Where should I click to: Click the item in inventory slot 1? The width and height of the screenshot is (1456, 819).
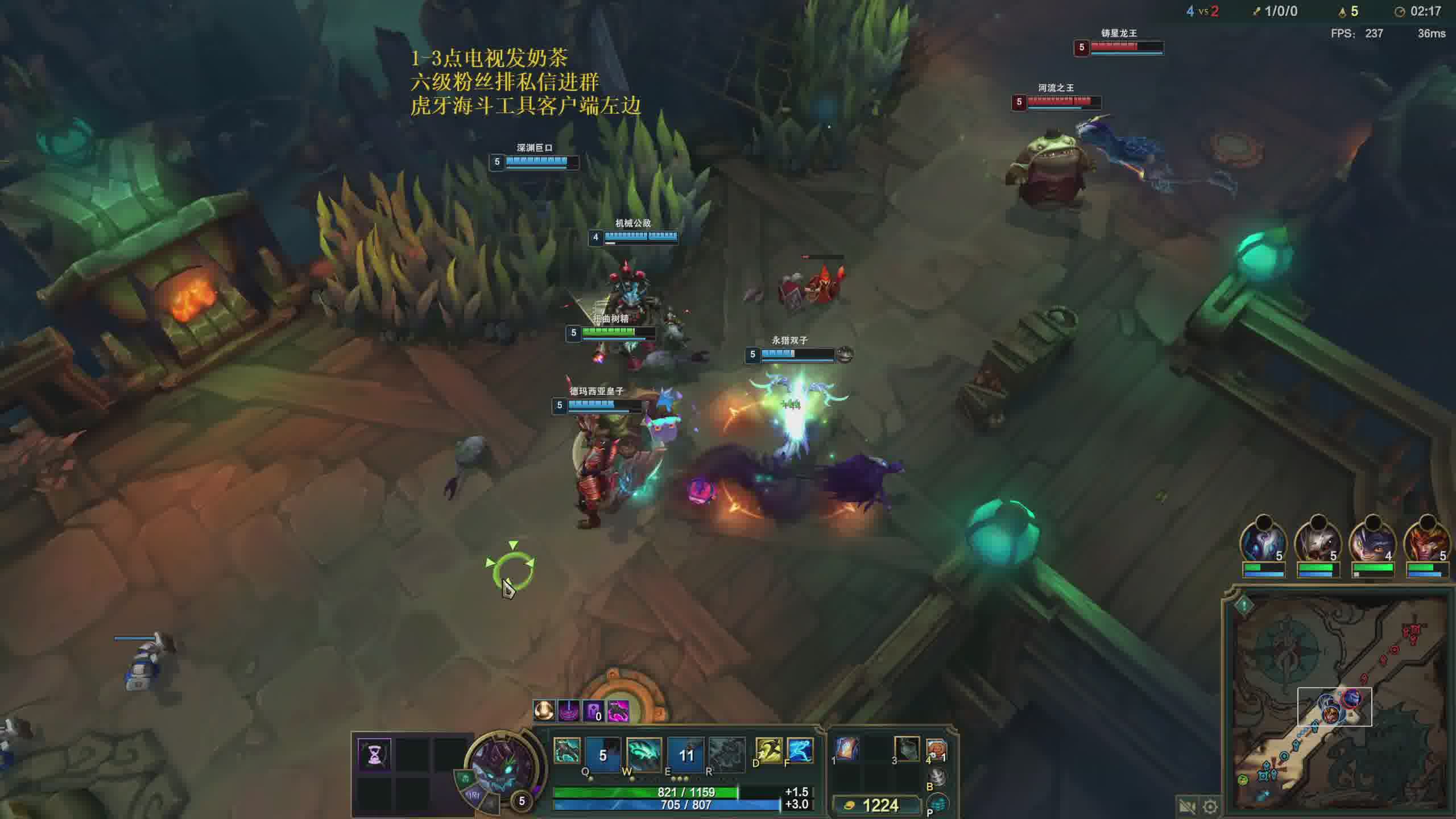click(x=847, y=748)
